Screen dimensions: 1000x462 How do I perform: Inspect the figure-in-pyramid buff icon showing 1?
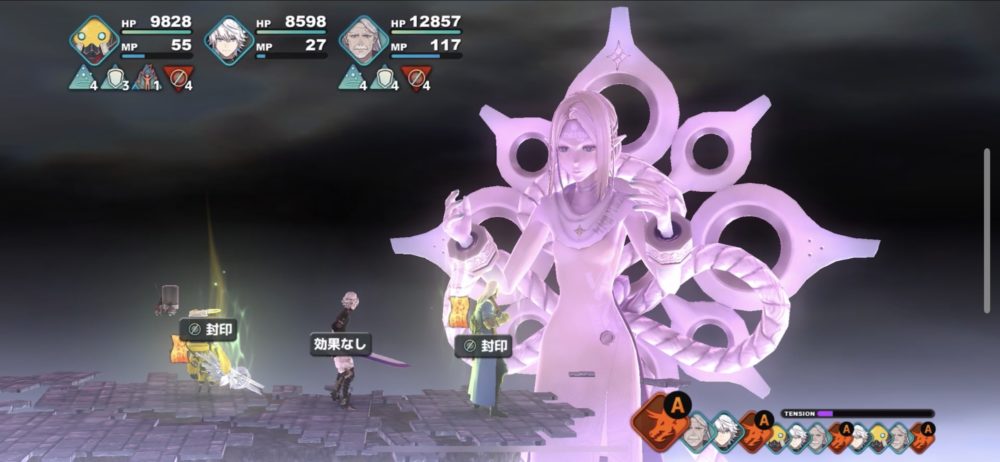coord(146,77)
